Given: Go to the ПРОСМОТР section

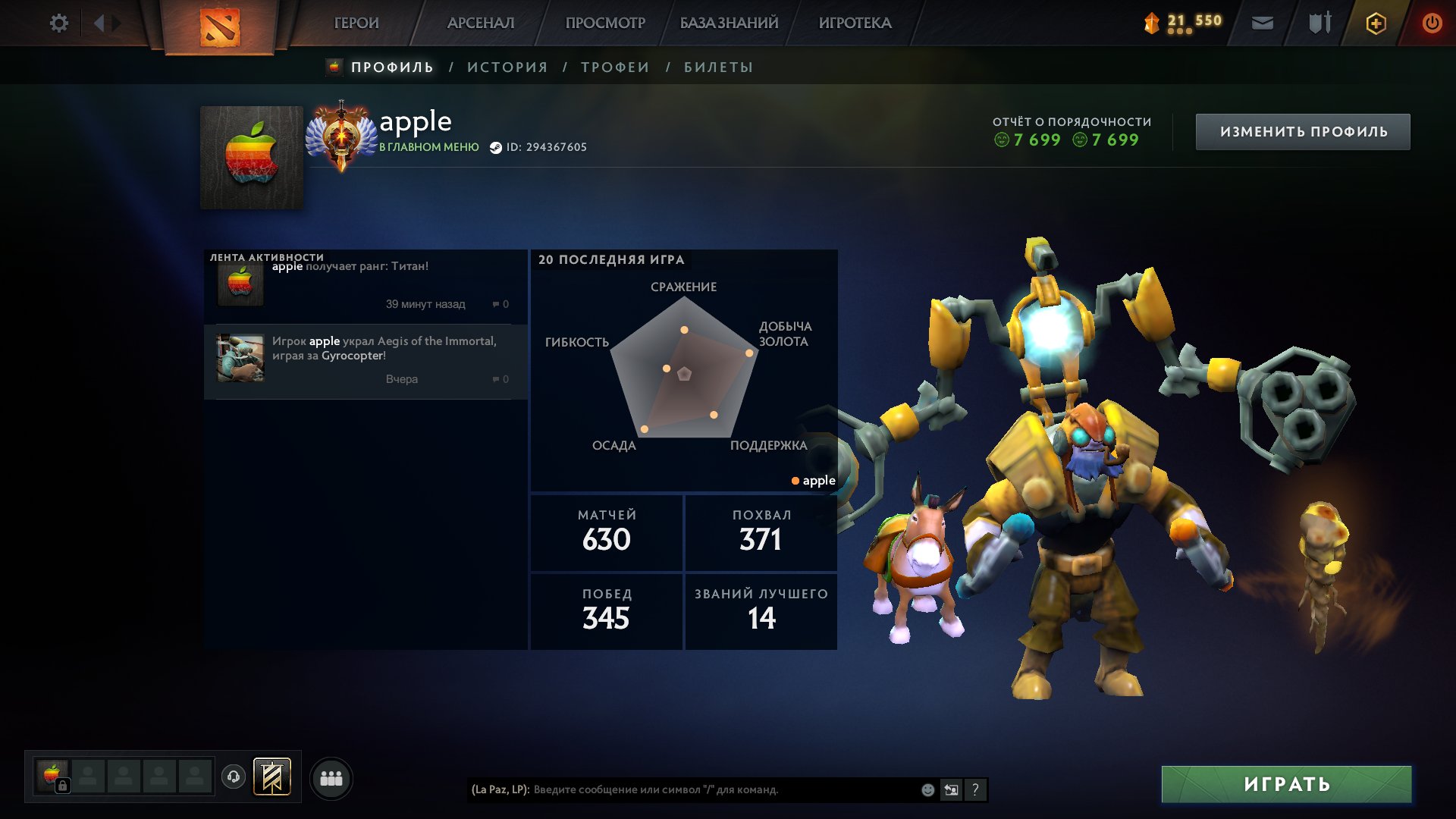Looking at the screenshot, I should tap(605, 23).
